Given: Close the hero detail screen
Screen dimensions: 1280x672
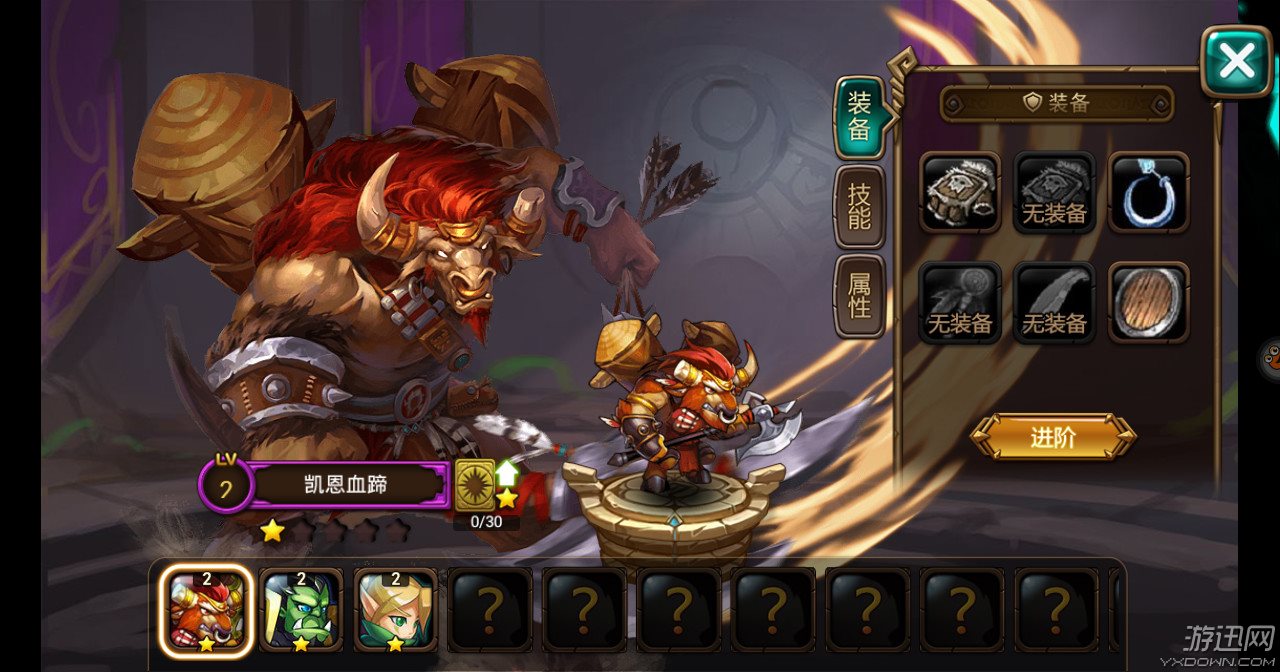Looking at the screenshot, I should tap(1236, 62).
